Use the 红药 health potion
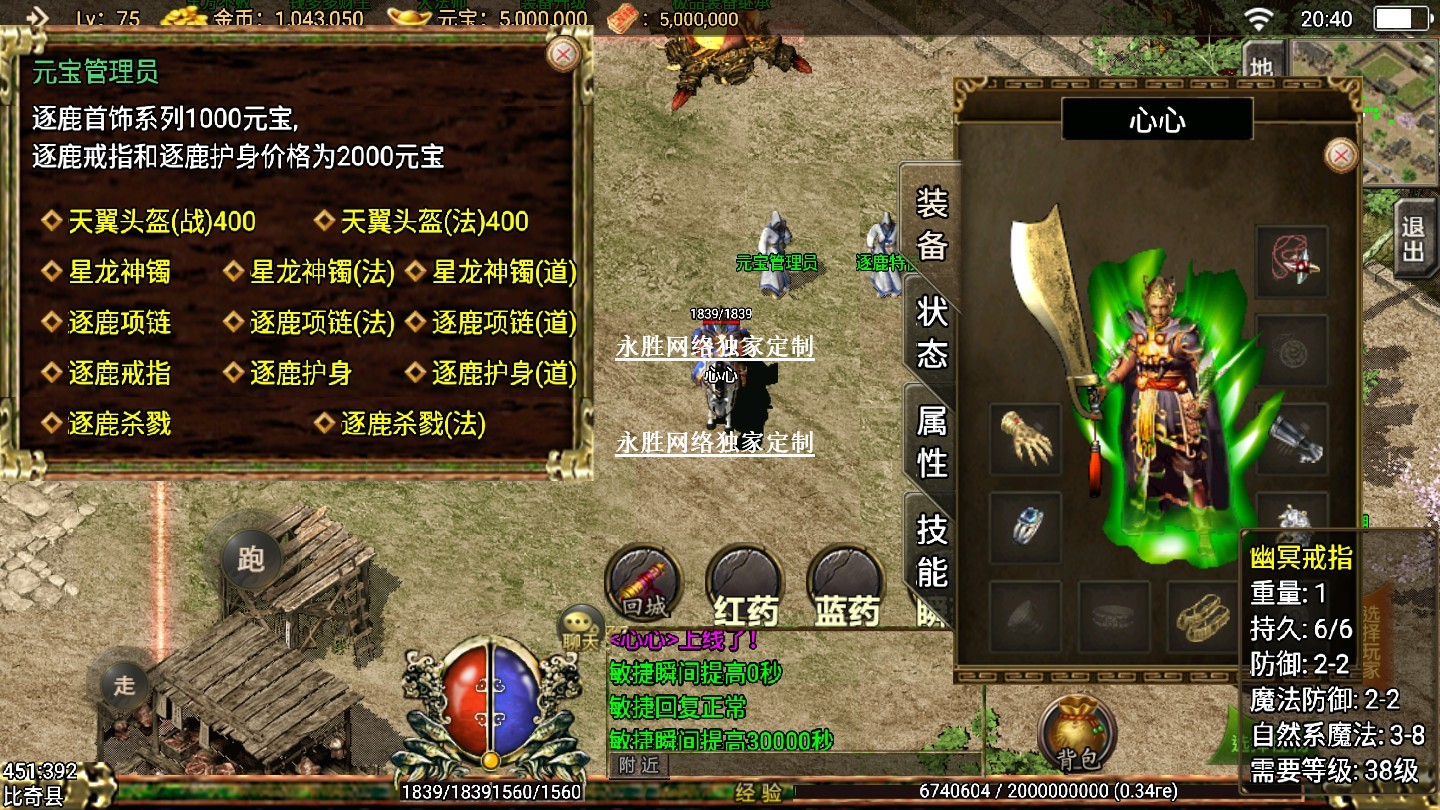Image resolution: width=1440 pixels, height=810 pixels. click(745, 585)
